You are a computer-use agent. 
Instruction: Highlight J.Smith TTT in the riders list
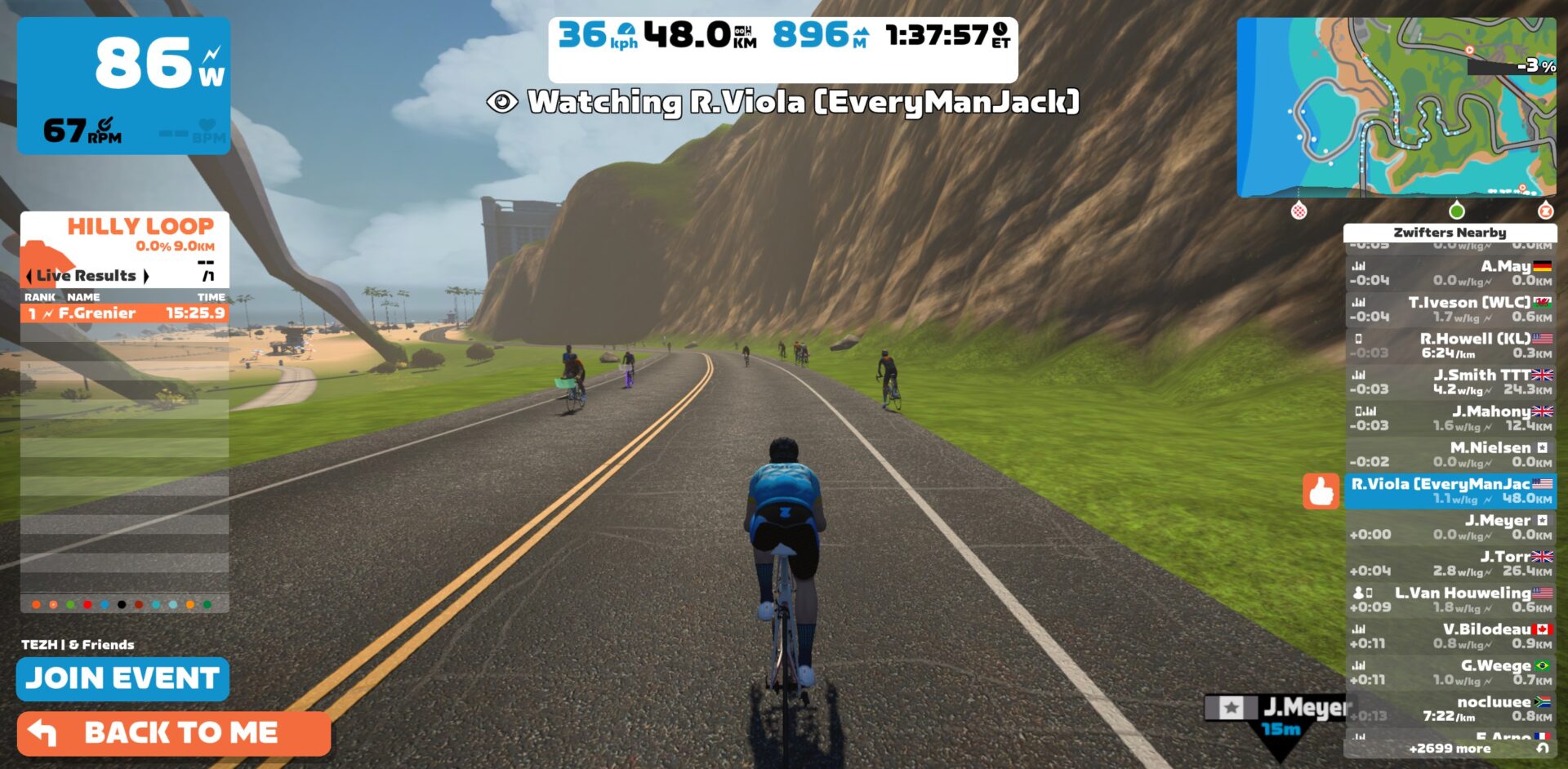pyautogui.click(x=1470, y=382)
